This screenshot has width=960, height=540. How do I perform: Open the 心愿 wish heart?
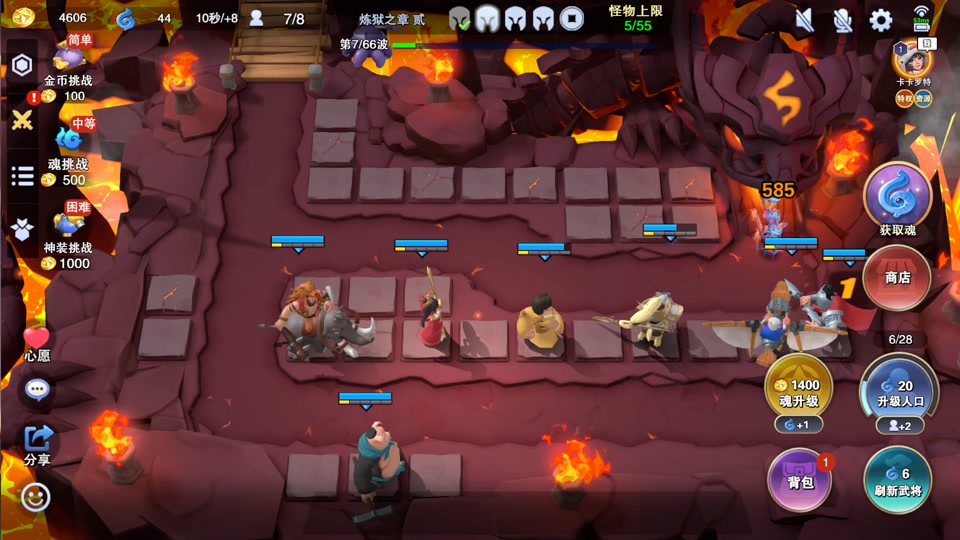[37, 342]
